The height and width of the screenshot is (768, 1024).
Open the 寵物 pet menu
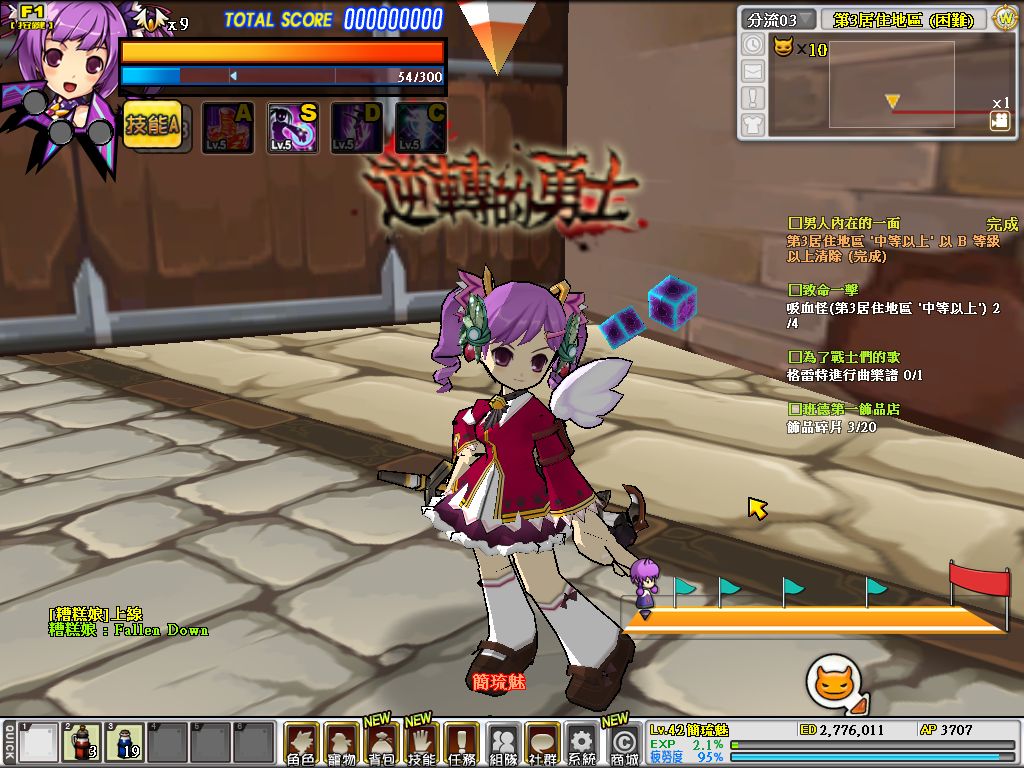tap(341, 744)
